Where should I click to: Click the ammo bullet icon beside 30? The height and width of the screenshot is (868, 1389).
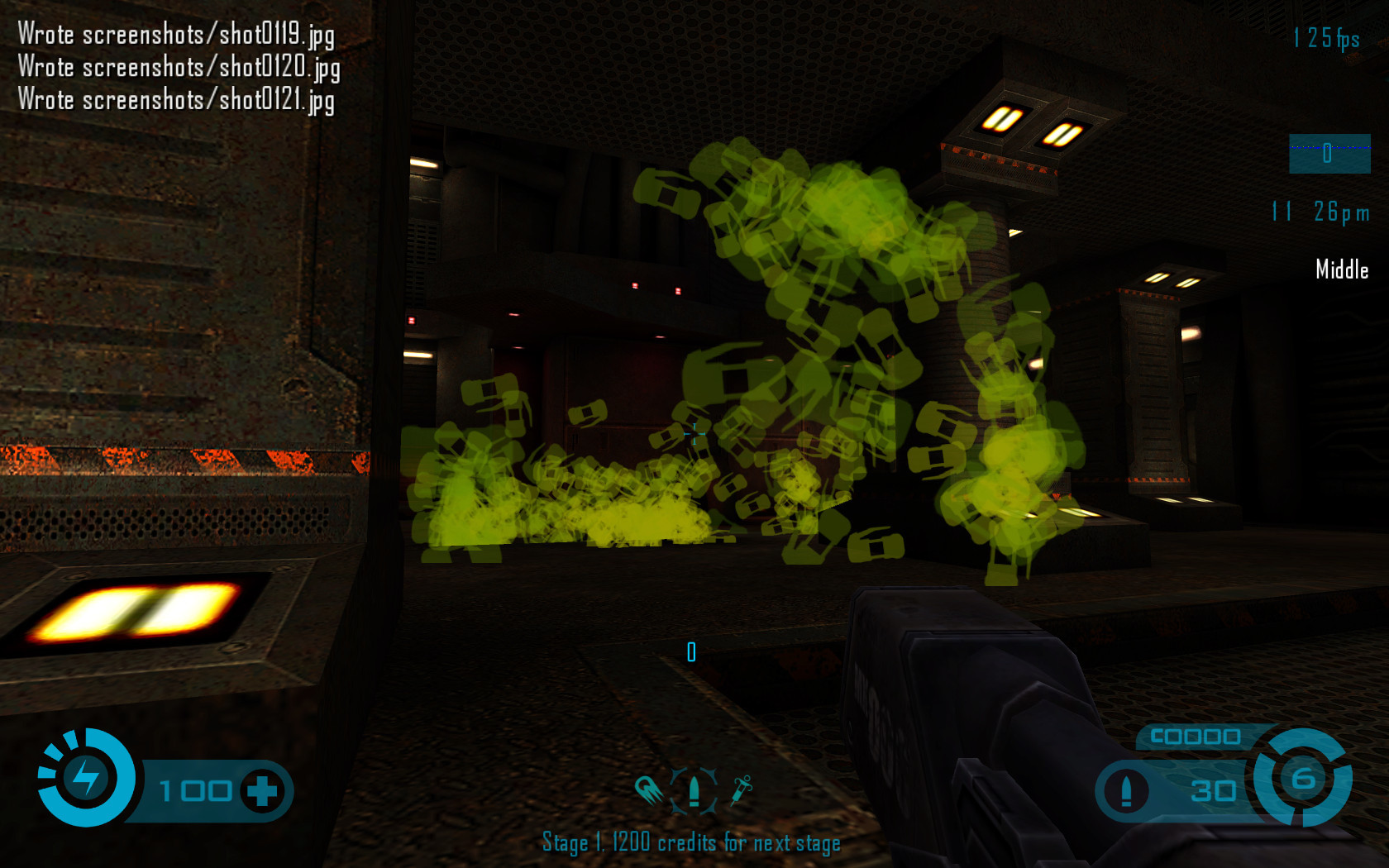tap(1126, 791)
